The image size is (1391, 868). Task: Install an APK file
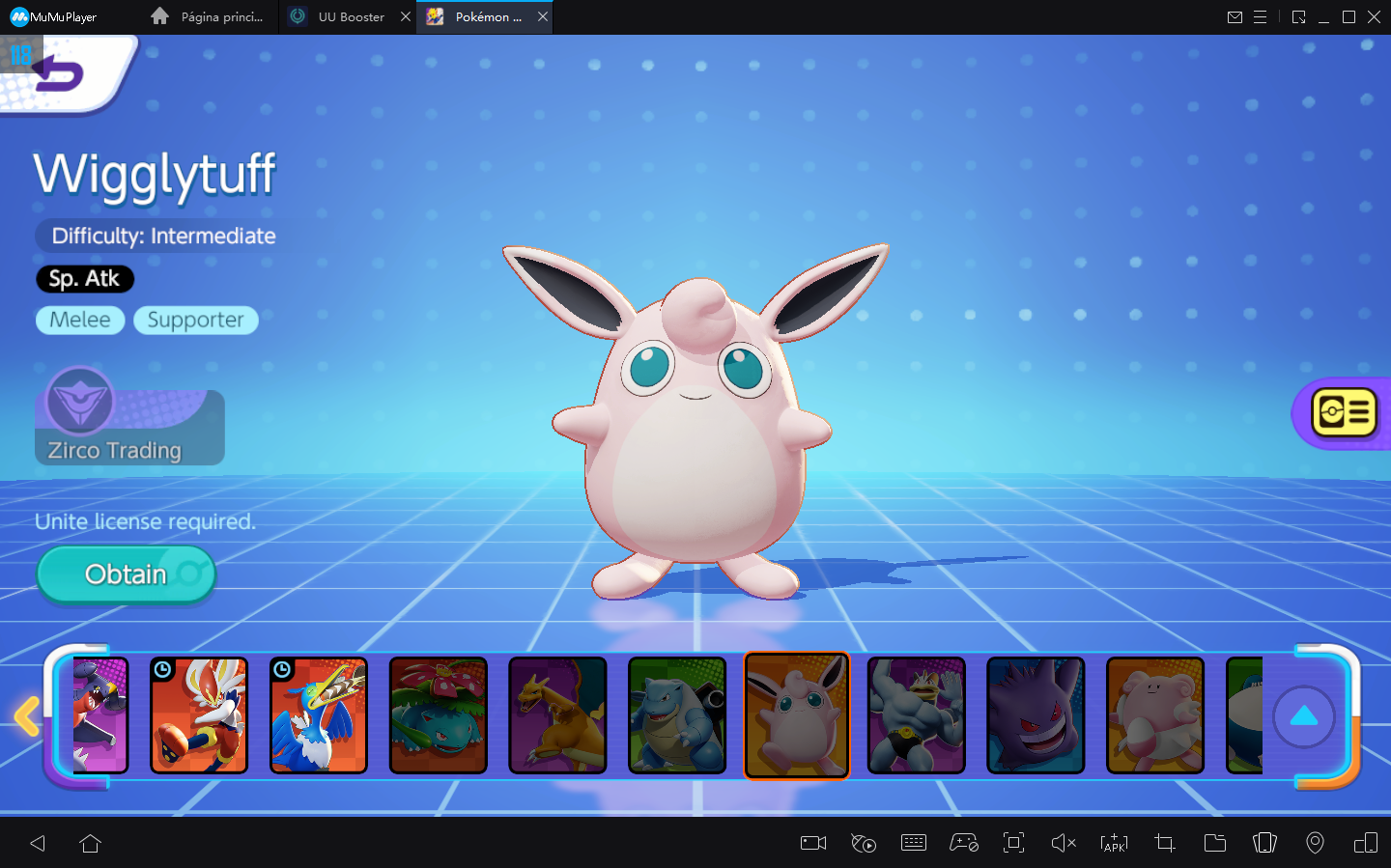pos(1114,843)
